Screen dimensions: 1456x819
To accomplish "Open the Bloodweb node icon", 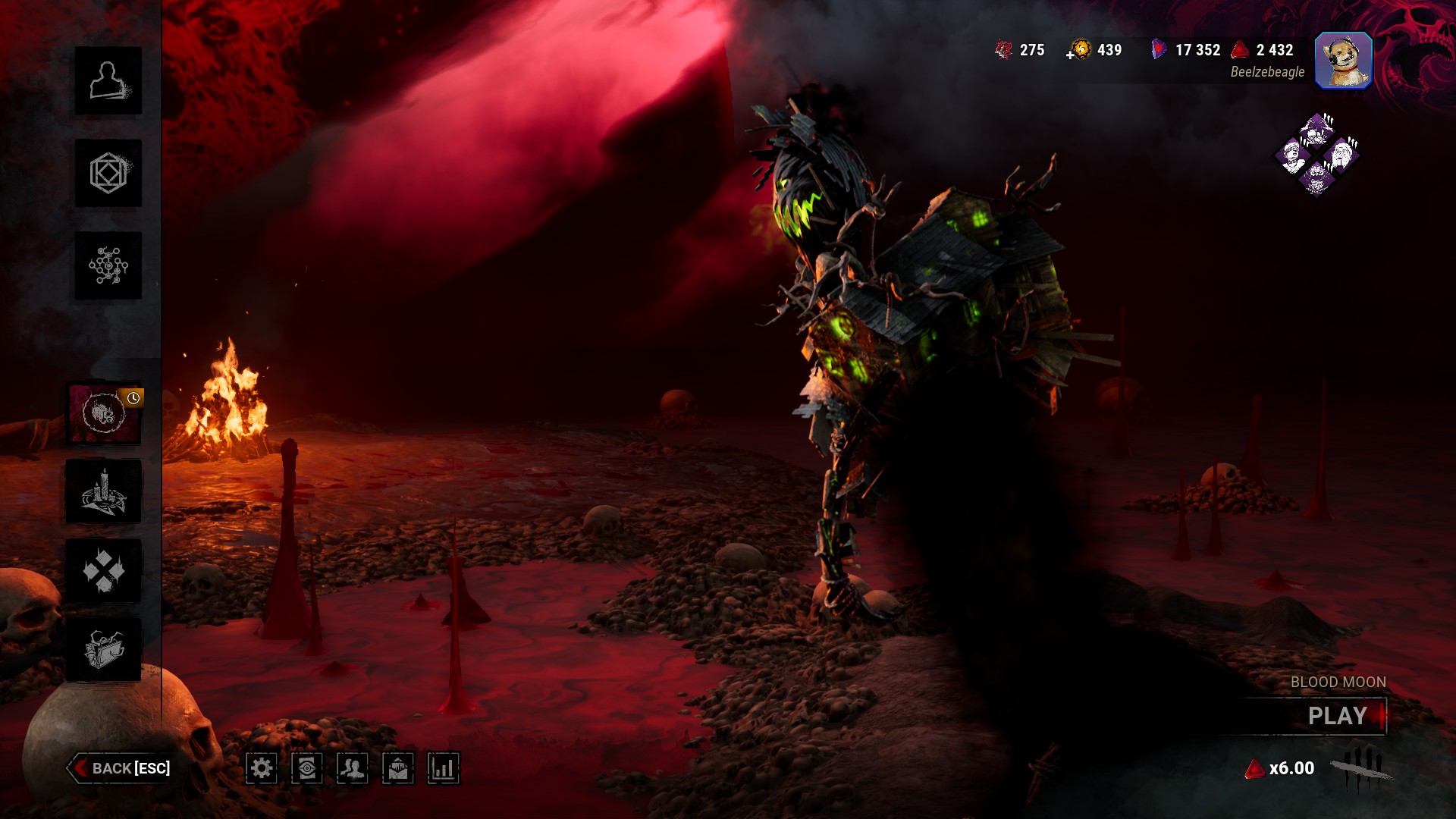I will (108, 266).
